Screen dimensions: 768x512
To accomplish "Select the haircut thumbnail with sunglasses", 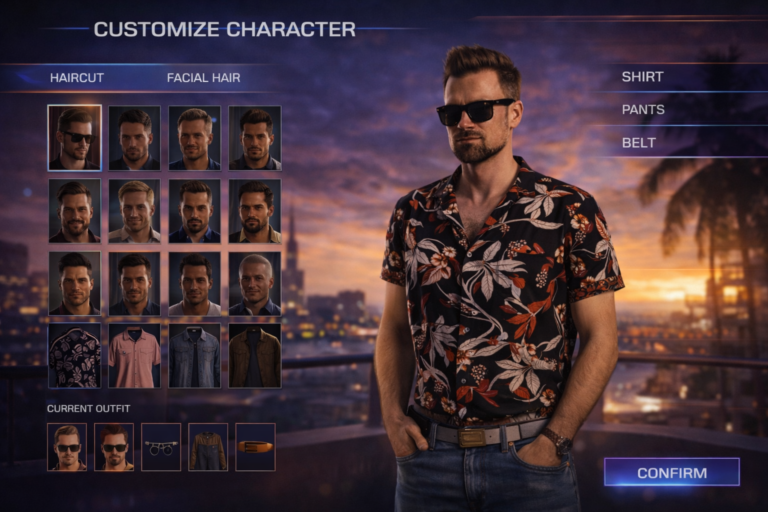I will pos(74,137).
